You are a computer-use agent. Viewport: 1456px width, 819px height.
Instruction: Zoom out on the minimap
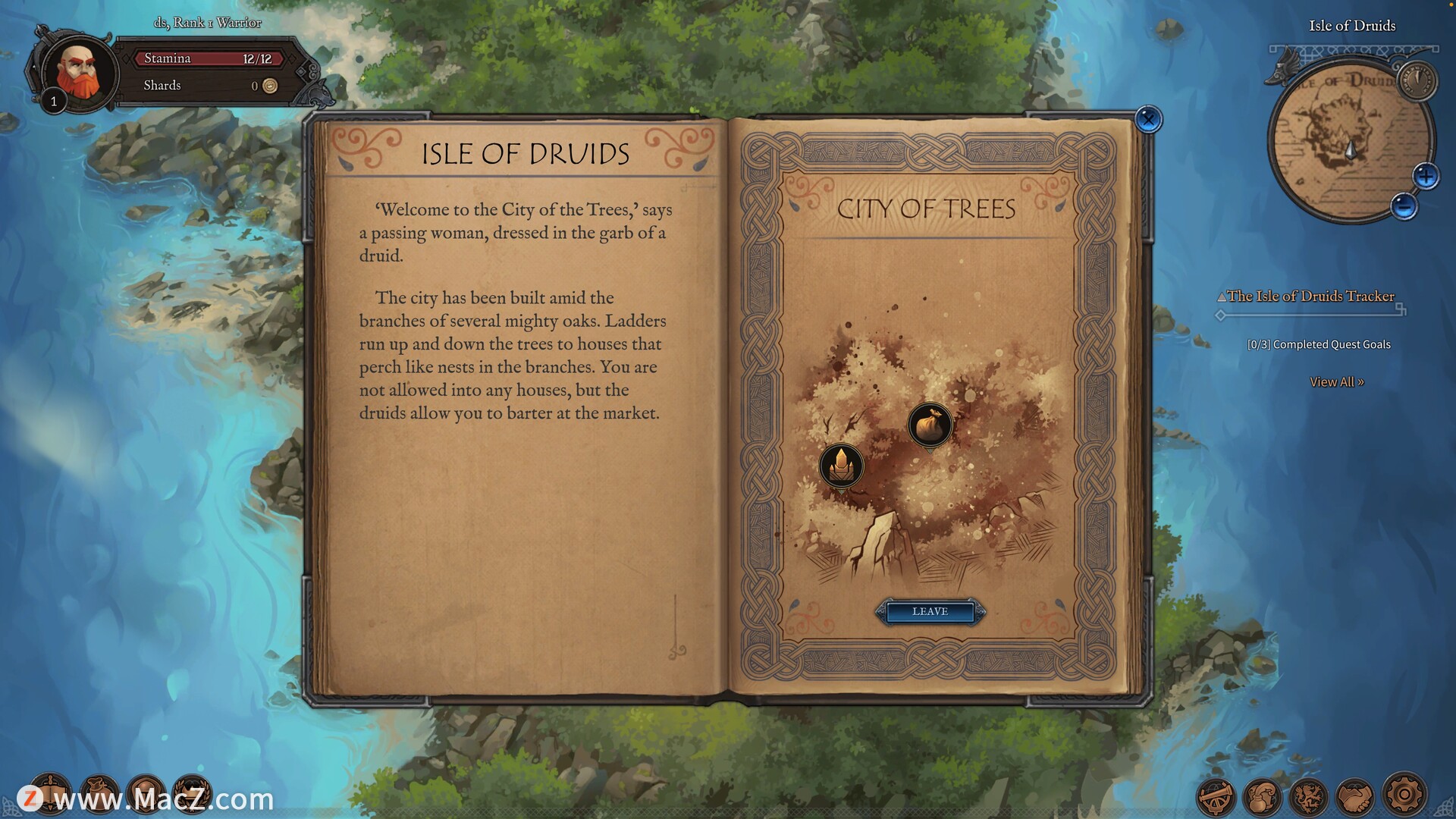[x=1404, y=206]
